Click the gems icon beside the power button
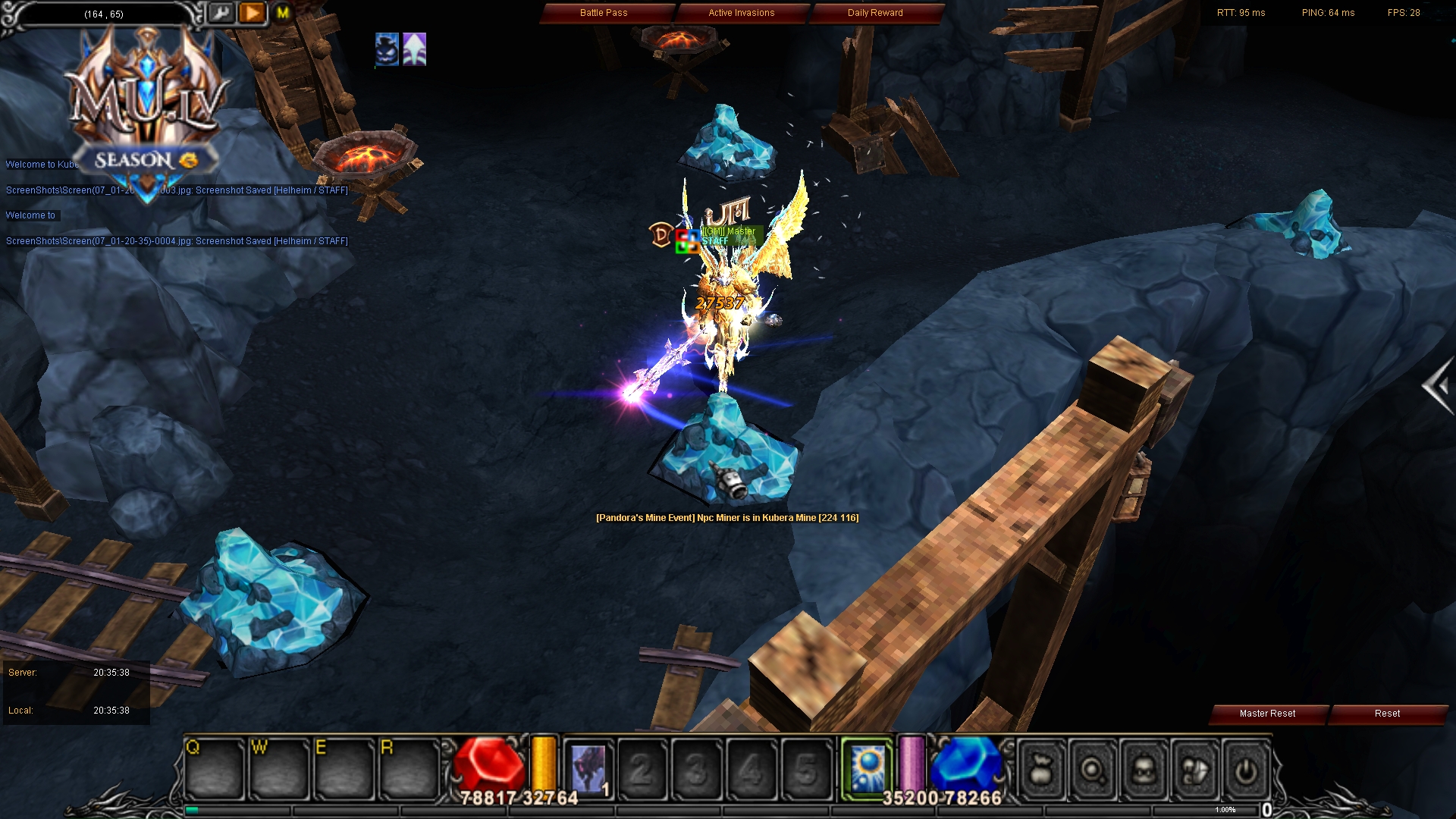Viewport: 1456px width, 819px height. tap(1192, 770)
